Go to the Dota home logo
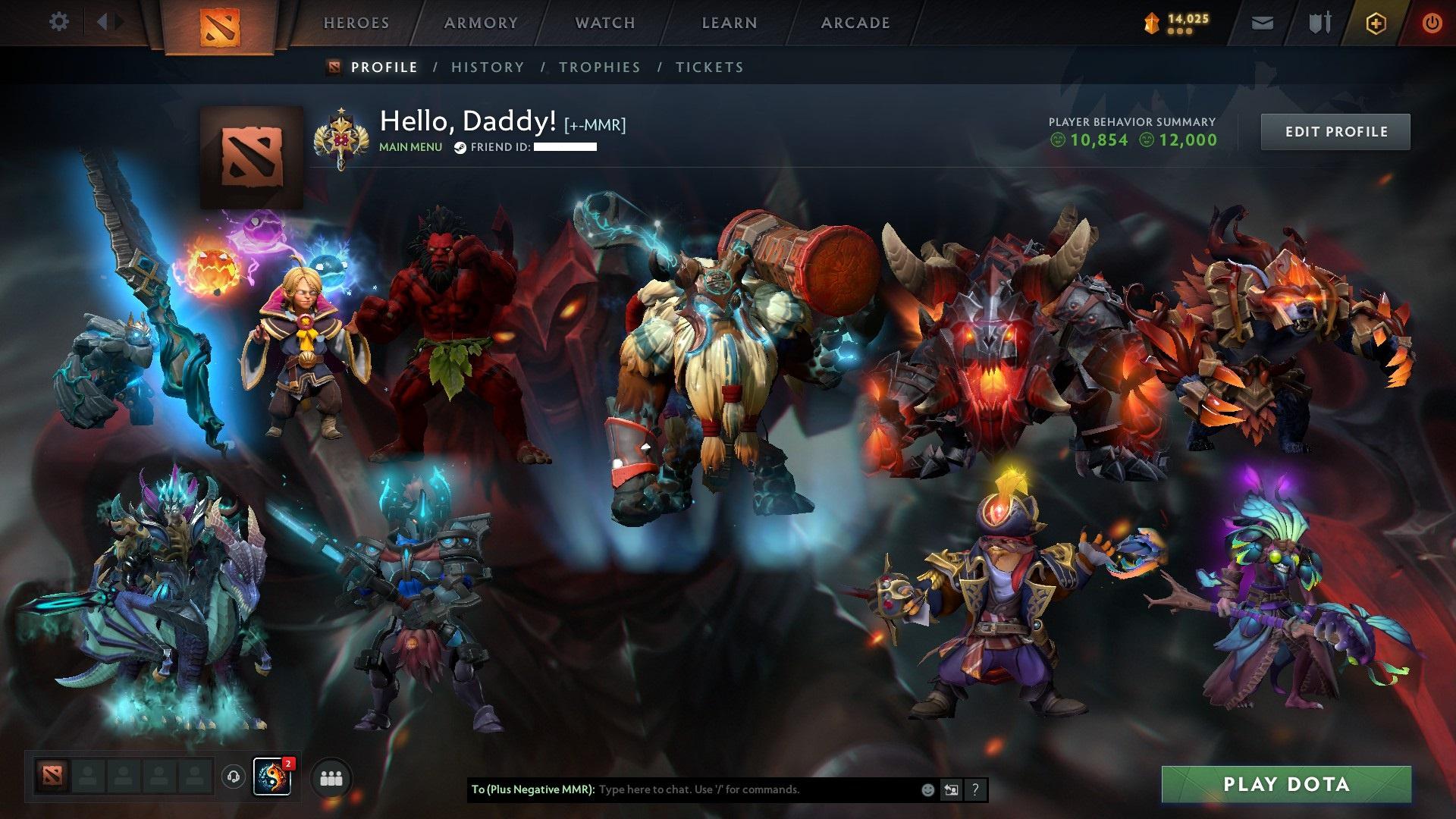This screenshot has width=1456, height=819. coord(220,27)
